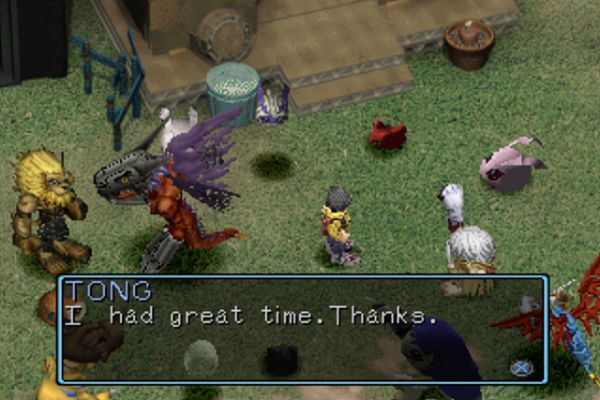Advance Tong's dialogue text box
600x400 pixels.
point(521,367)
